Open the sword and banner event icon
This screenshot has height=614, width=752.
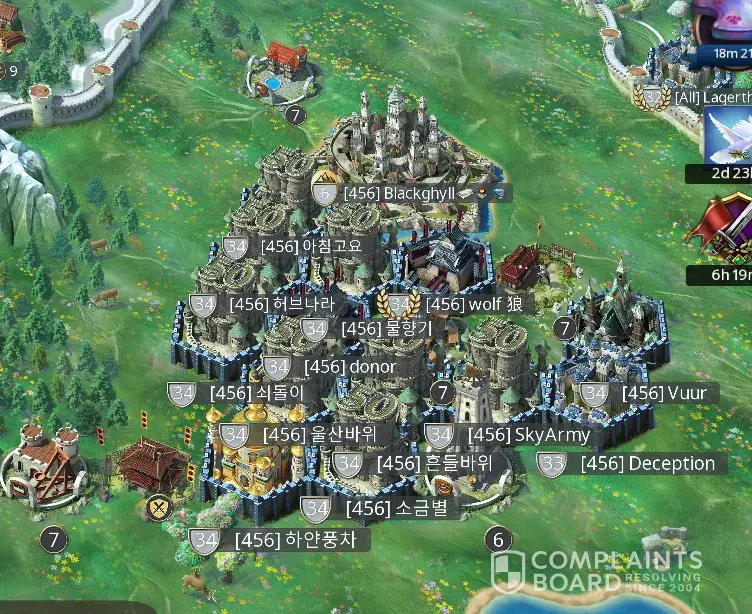[x=727, y=229]
